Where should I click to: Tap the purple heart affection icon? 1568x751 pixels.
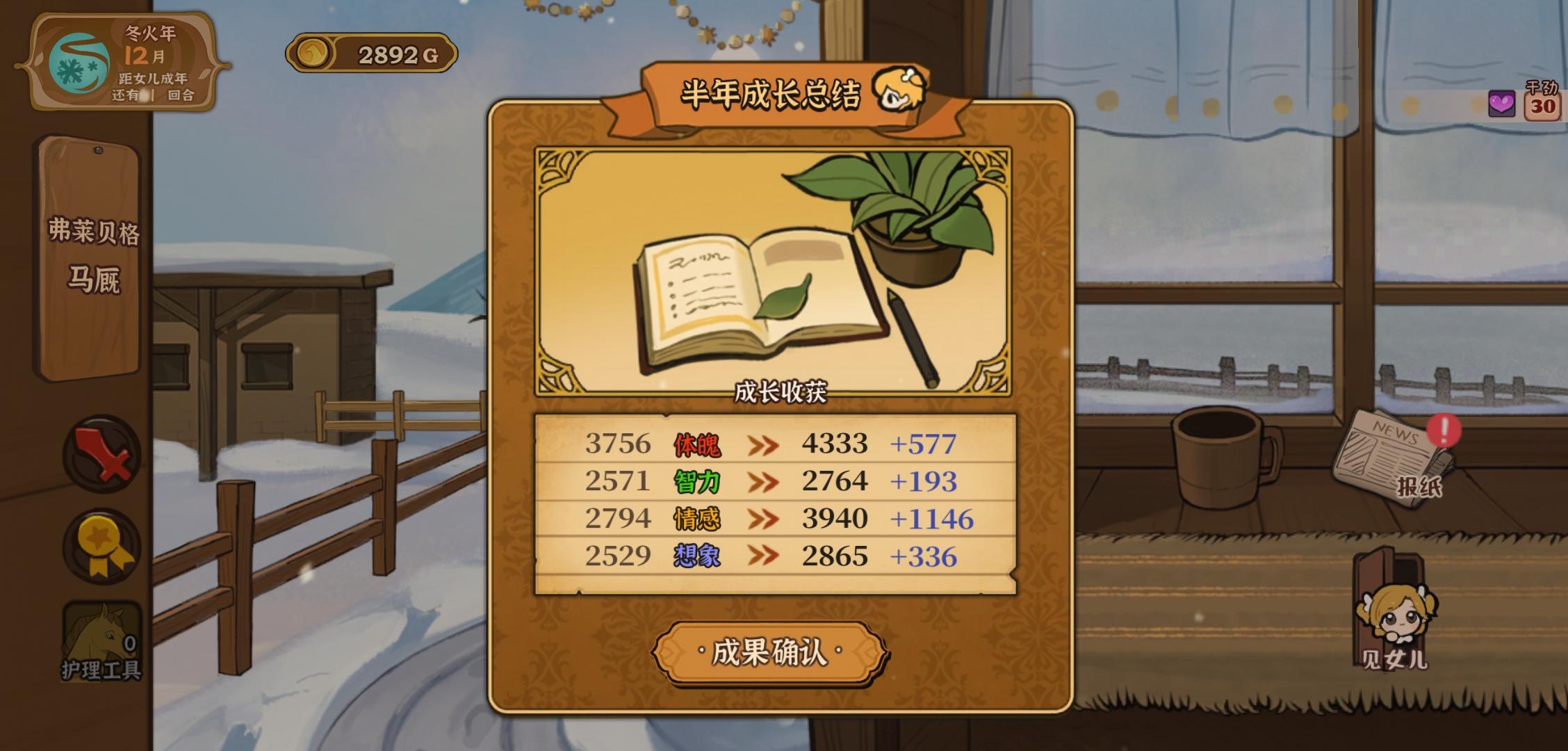tap(1503, 103)
